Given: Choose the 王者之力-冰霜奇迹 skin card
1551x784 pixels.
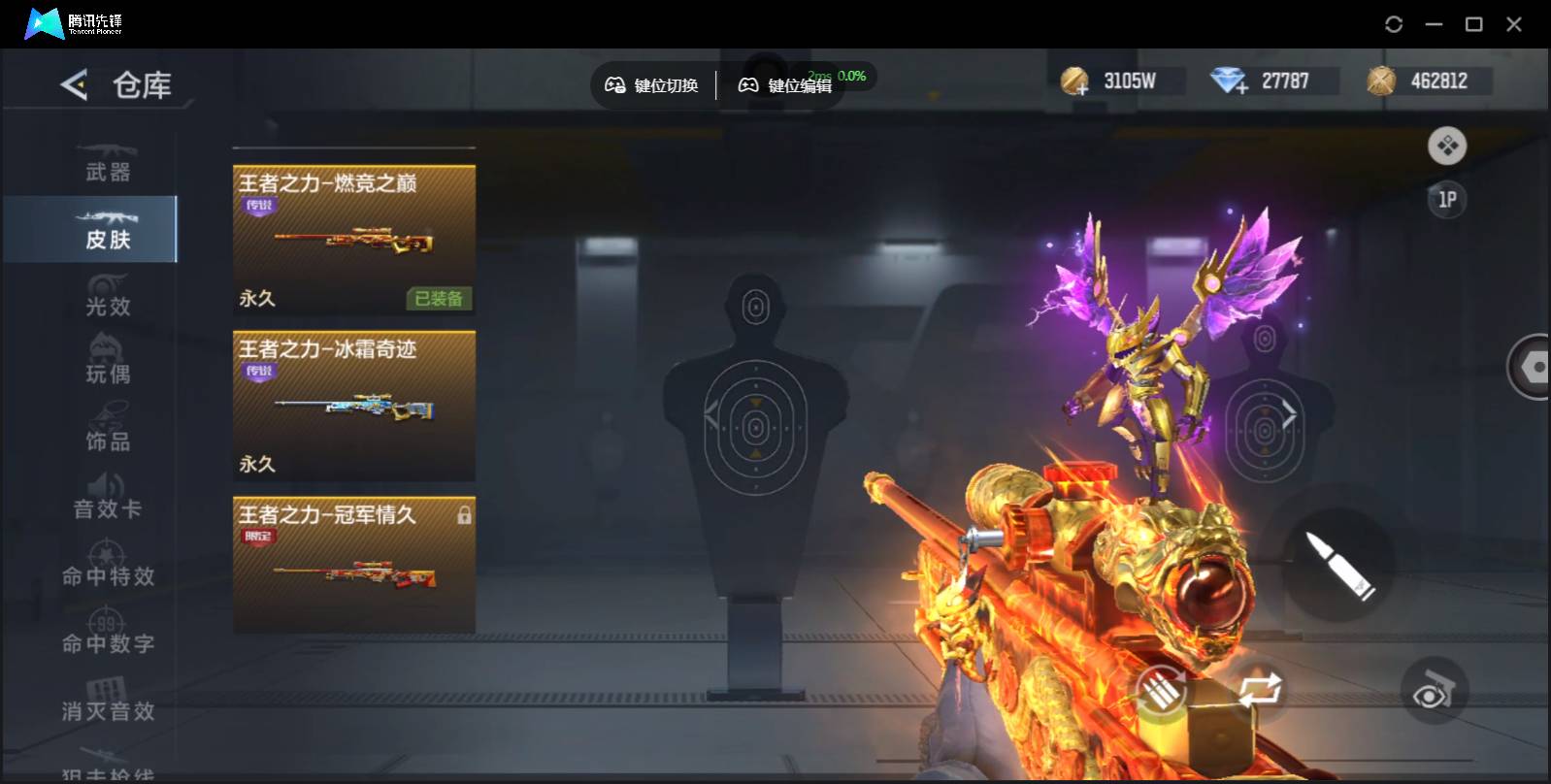Looking at the screenshot, I should click(x=354, y=406).
